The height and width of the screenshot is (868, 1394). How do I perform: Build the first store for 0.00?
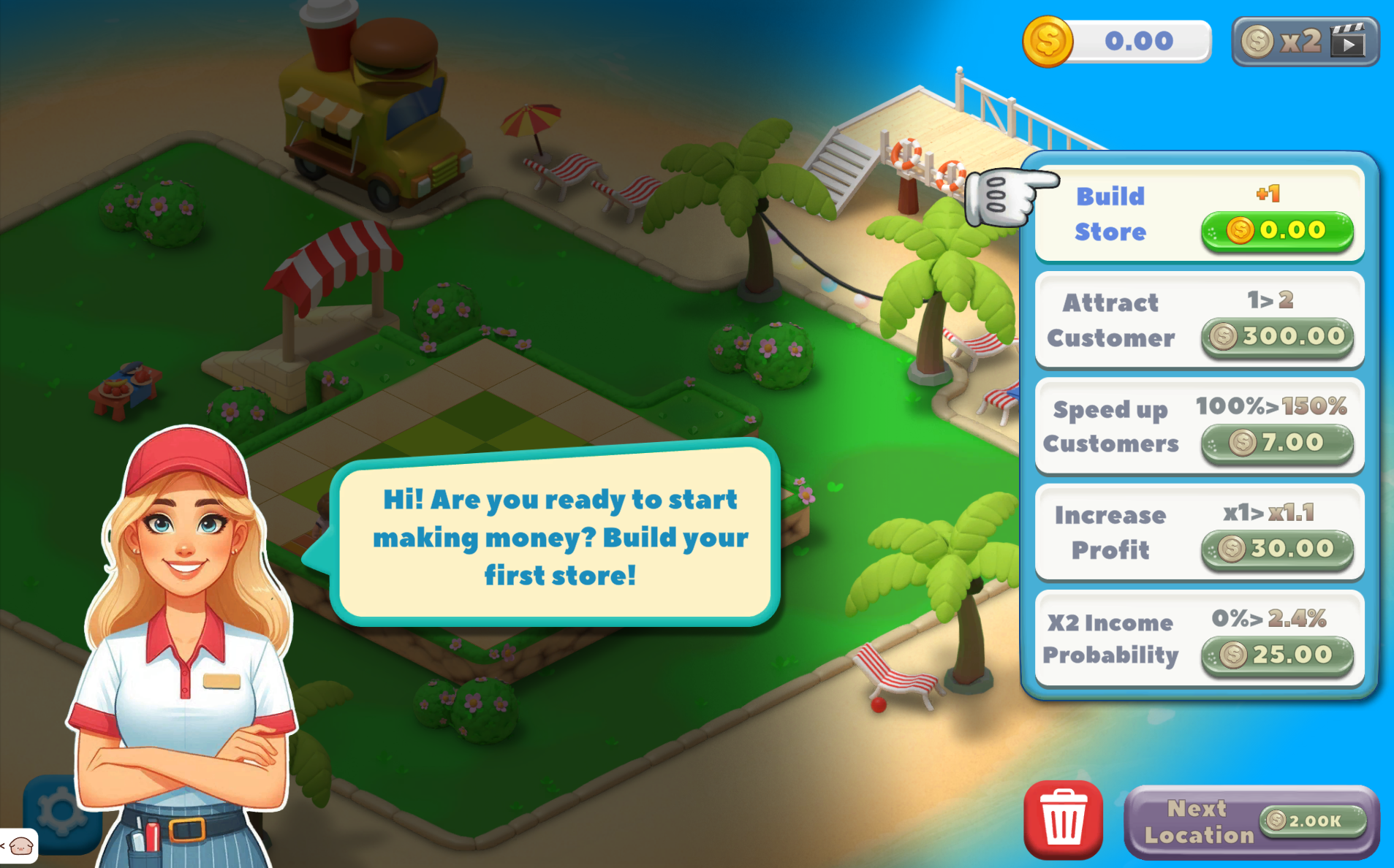1276,231
